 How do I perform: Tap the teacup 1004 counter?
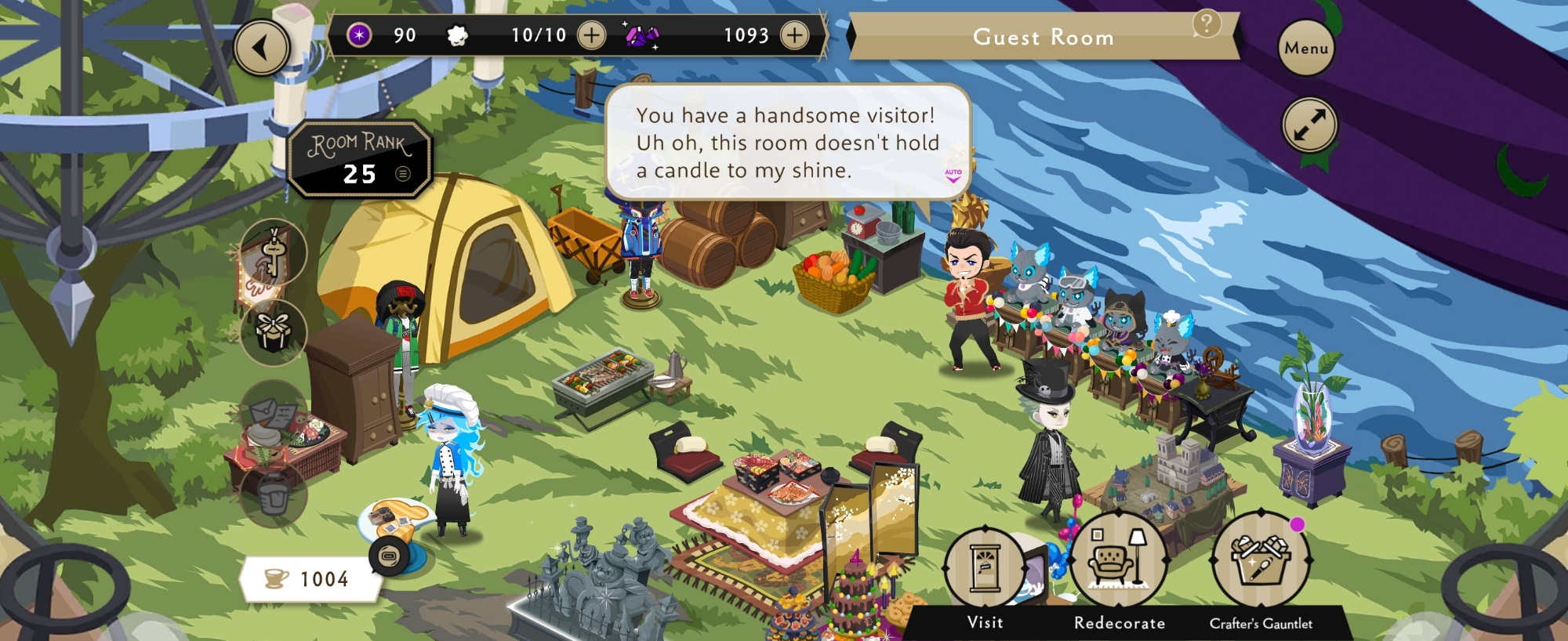[310, 579]
